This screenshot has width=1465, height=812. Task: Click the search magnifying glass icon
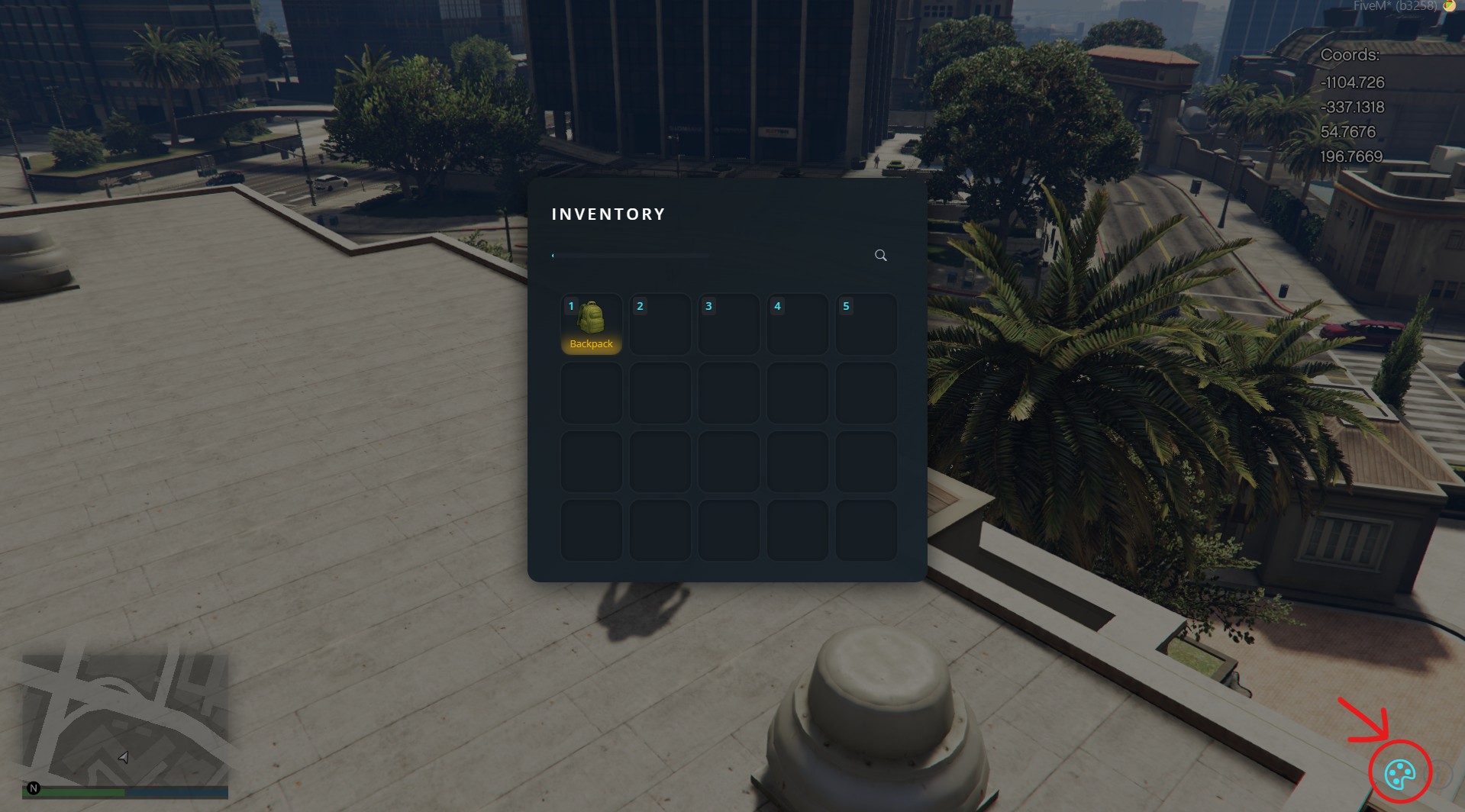click(880, 255)
